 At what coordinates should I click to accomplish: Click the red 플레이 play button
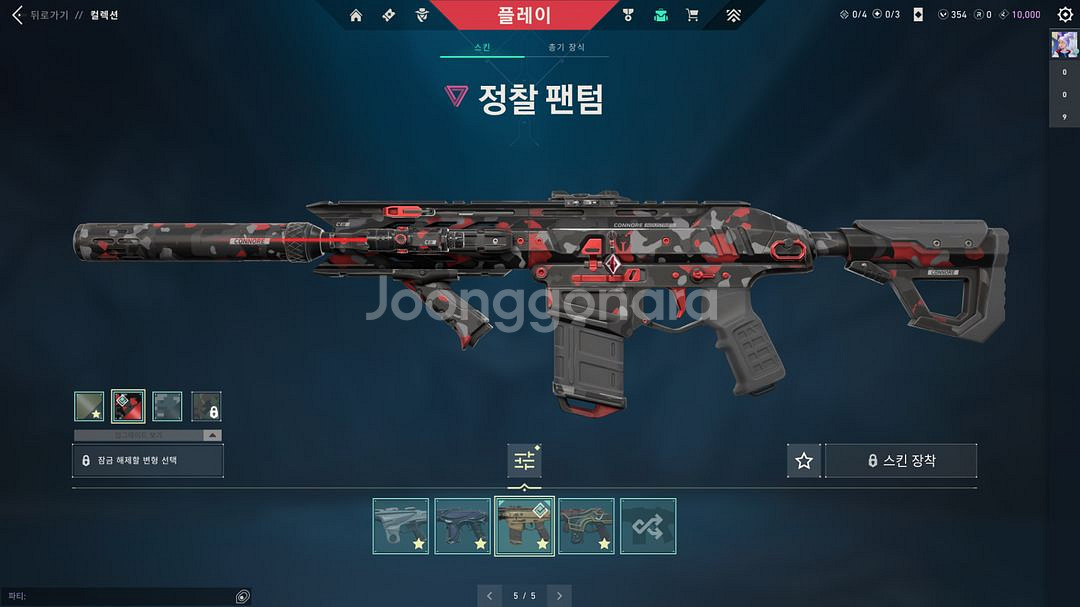tap(524, 15)
